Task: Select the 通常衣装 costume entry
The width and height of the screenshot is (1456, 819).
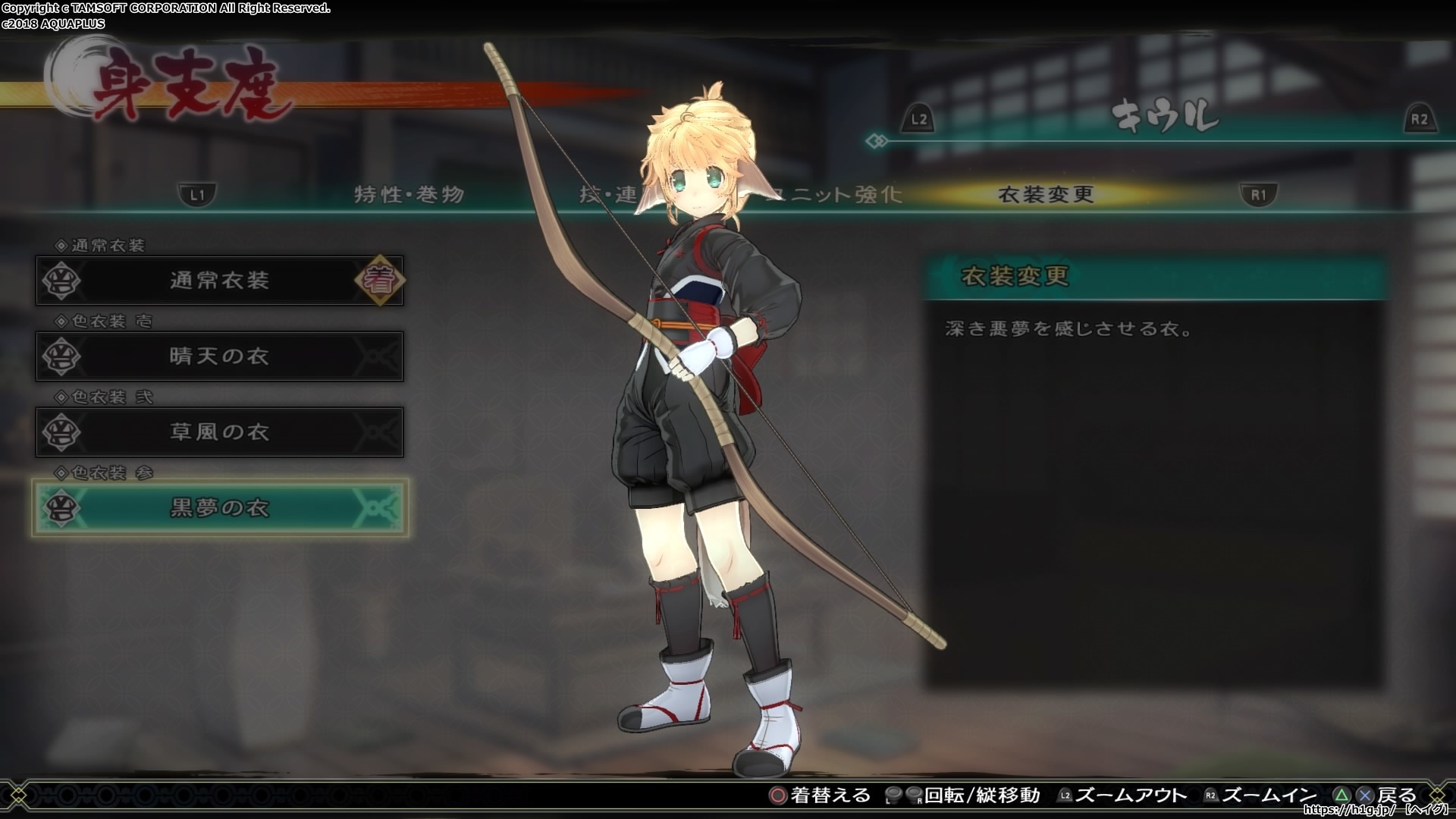Action: 219,281
